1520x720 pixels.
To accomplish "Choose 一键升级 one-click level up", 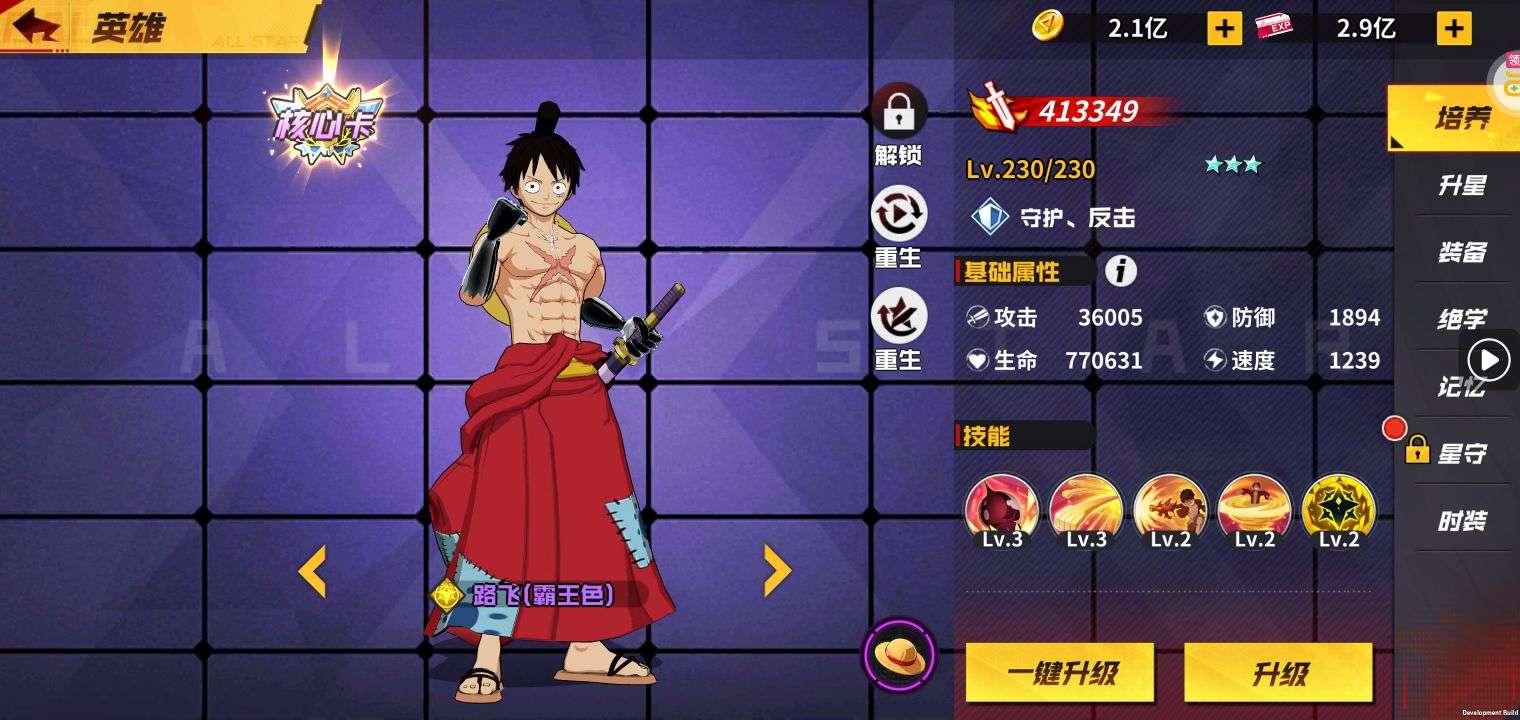I will [1059, 673].
